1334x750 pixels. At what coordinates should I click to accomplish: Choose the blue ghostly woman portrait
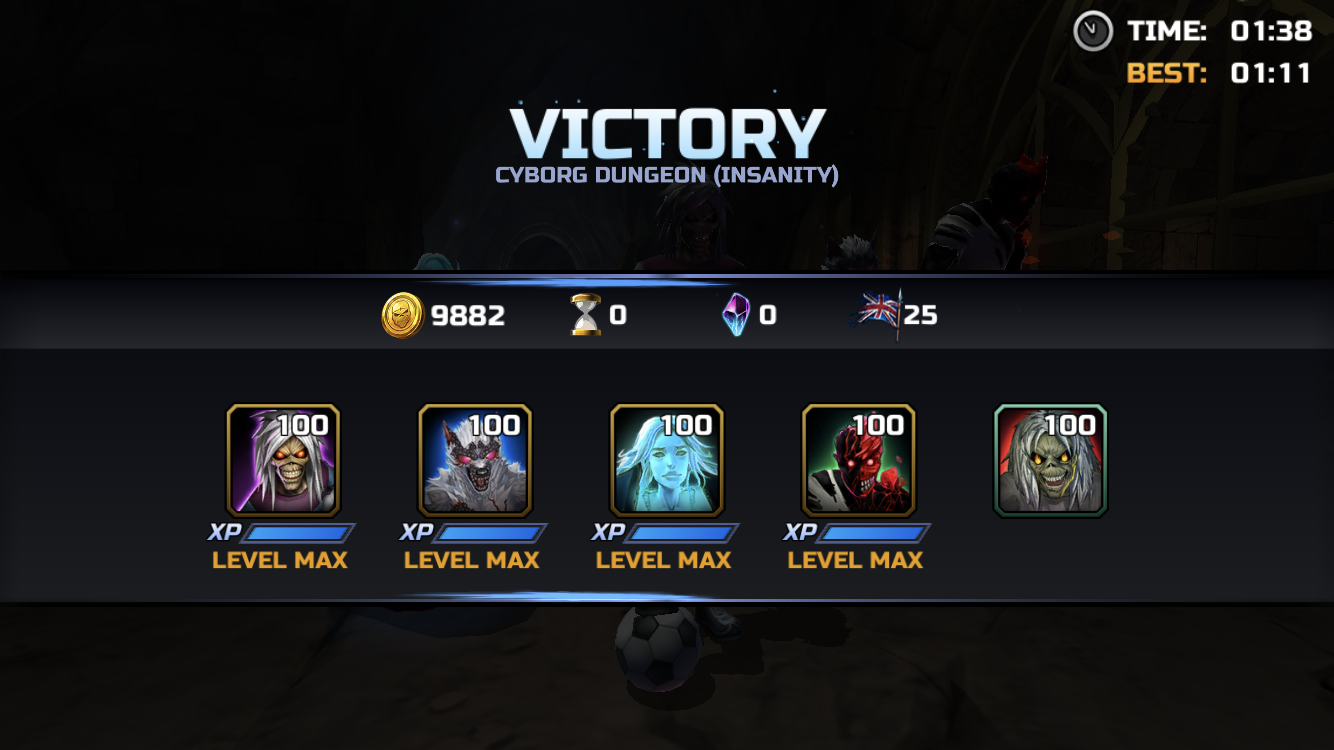[667, 460]
